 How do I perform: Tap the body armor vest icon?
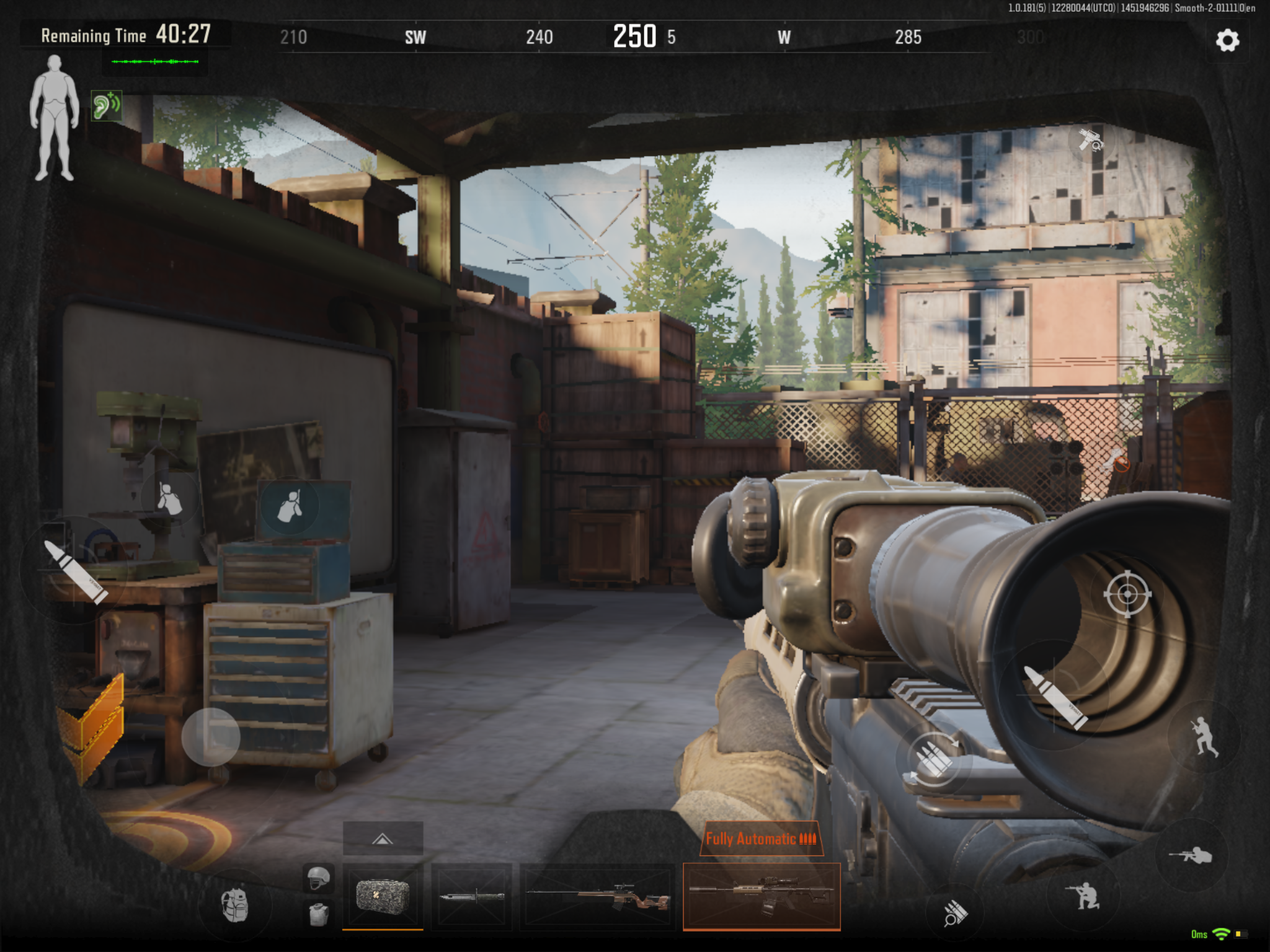319,915
